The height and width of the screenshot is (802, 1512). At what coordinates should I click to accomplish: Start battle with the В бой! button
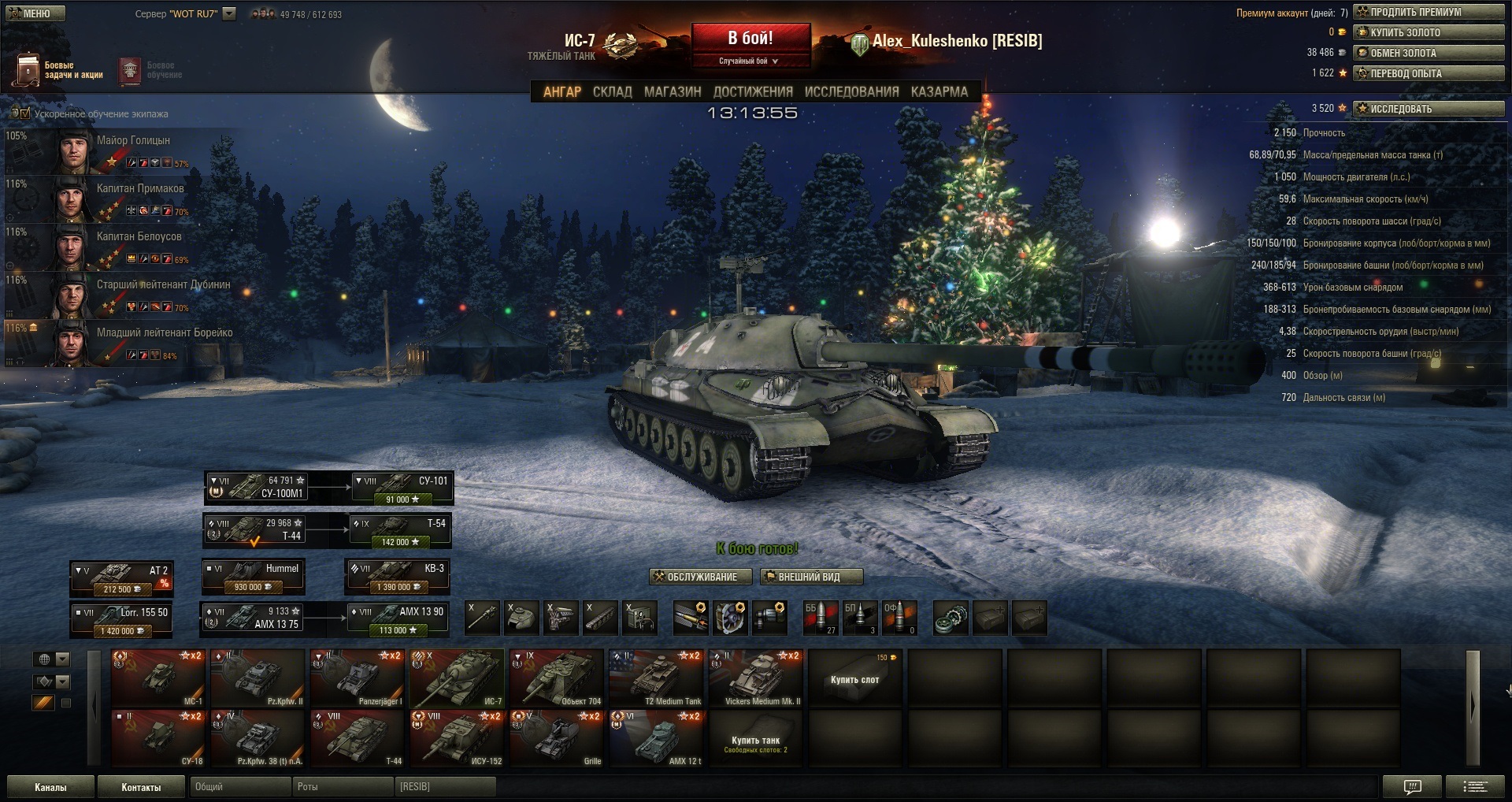[750, 38]
